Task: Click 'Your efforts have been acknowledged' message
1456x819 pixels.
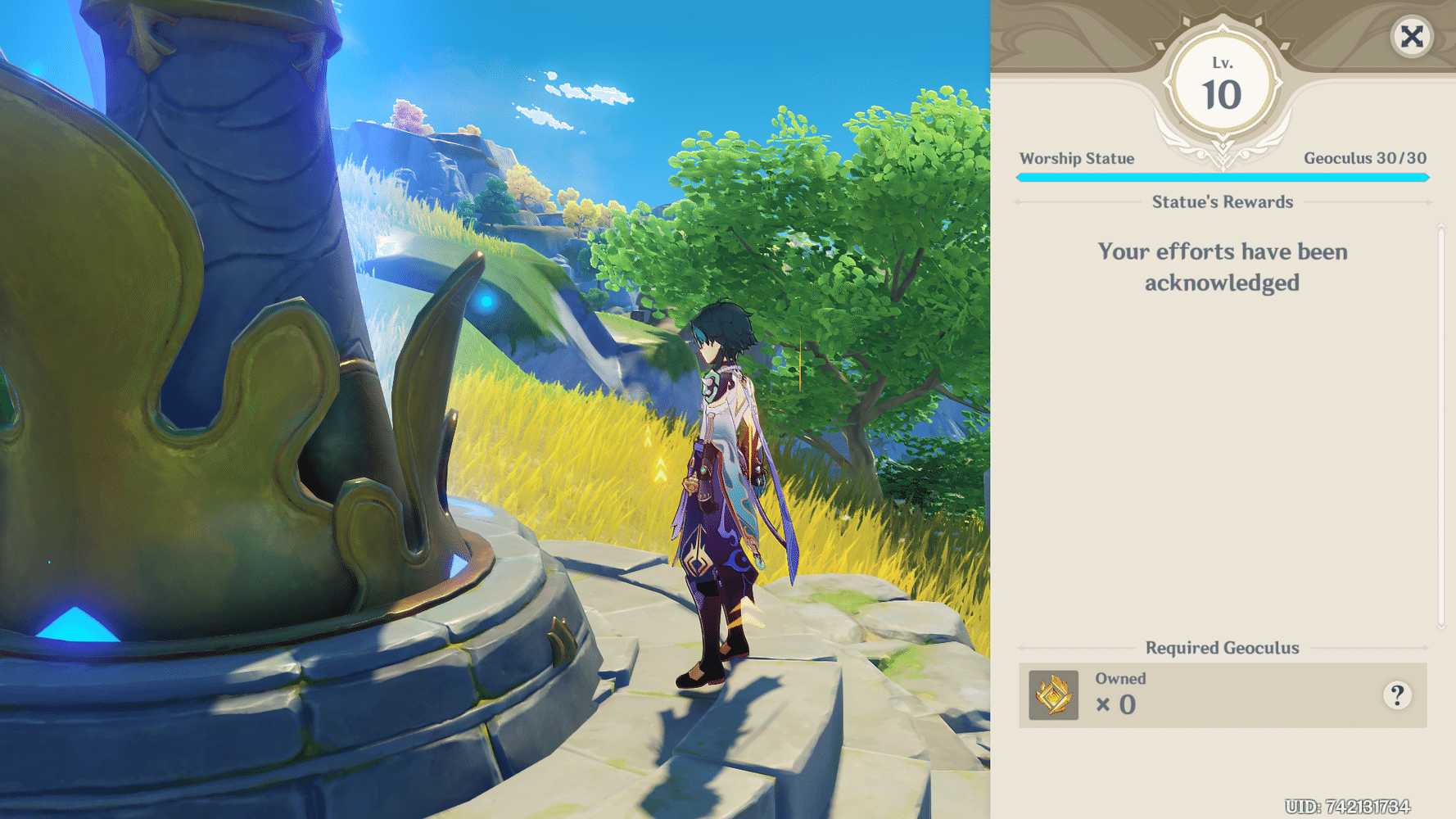Action: [x=1222, y=266]
